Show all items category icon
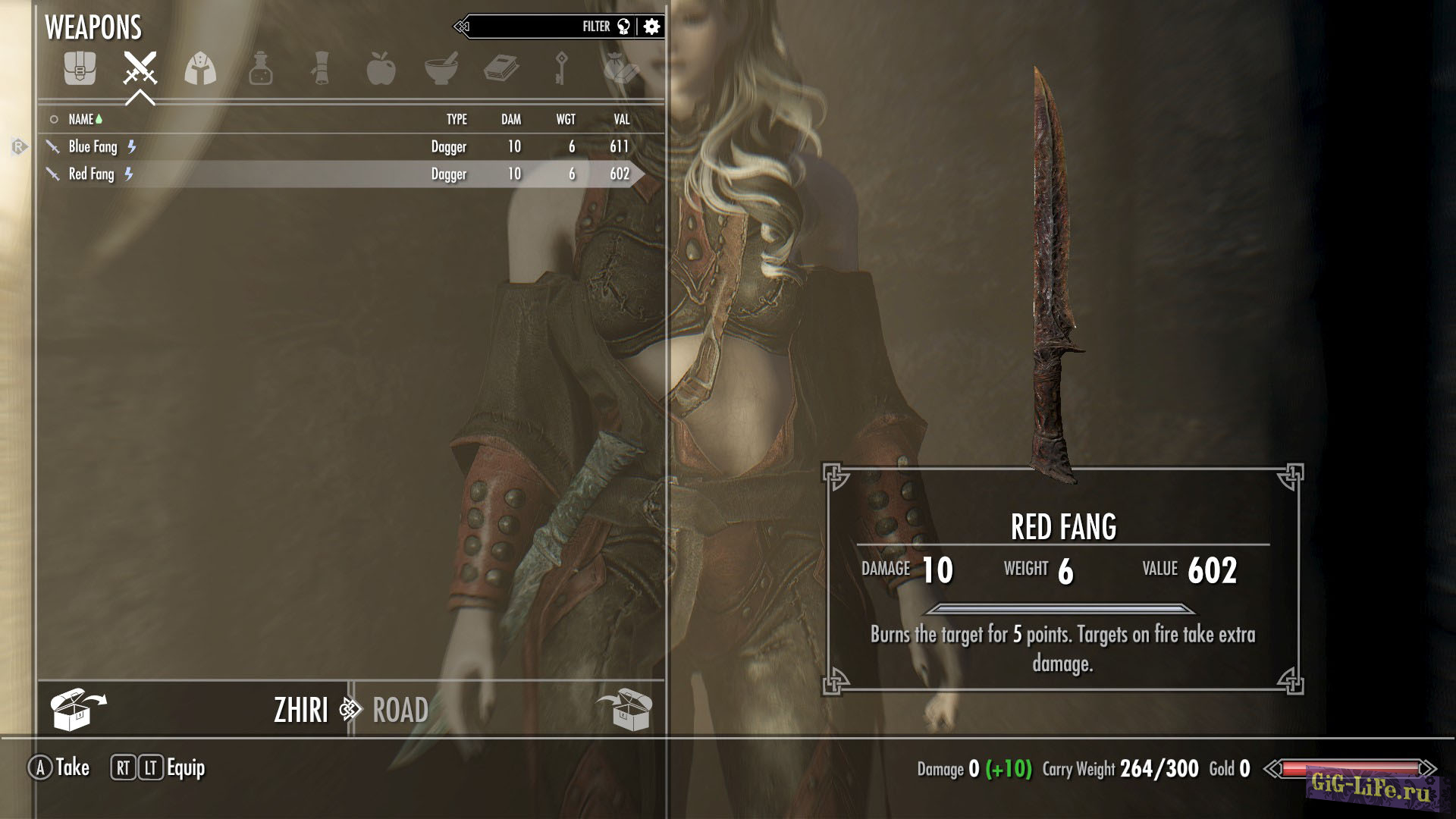 coord(80,68)
